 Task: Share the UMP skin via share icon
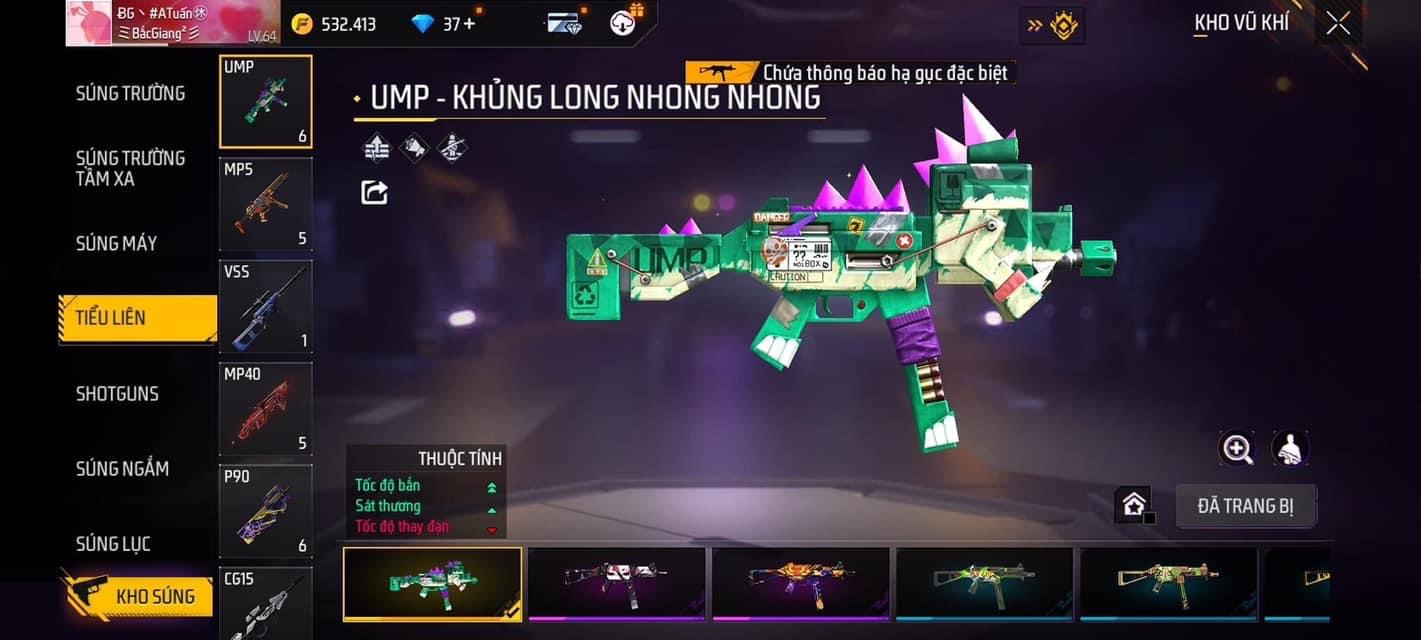374,192
